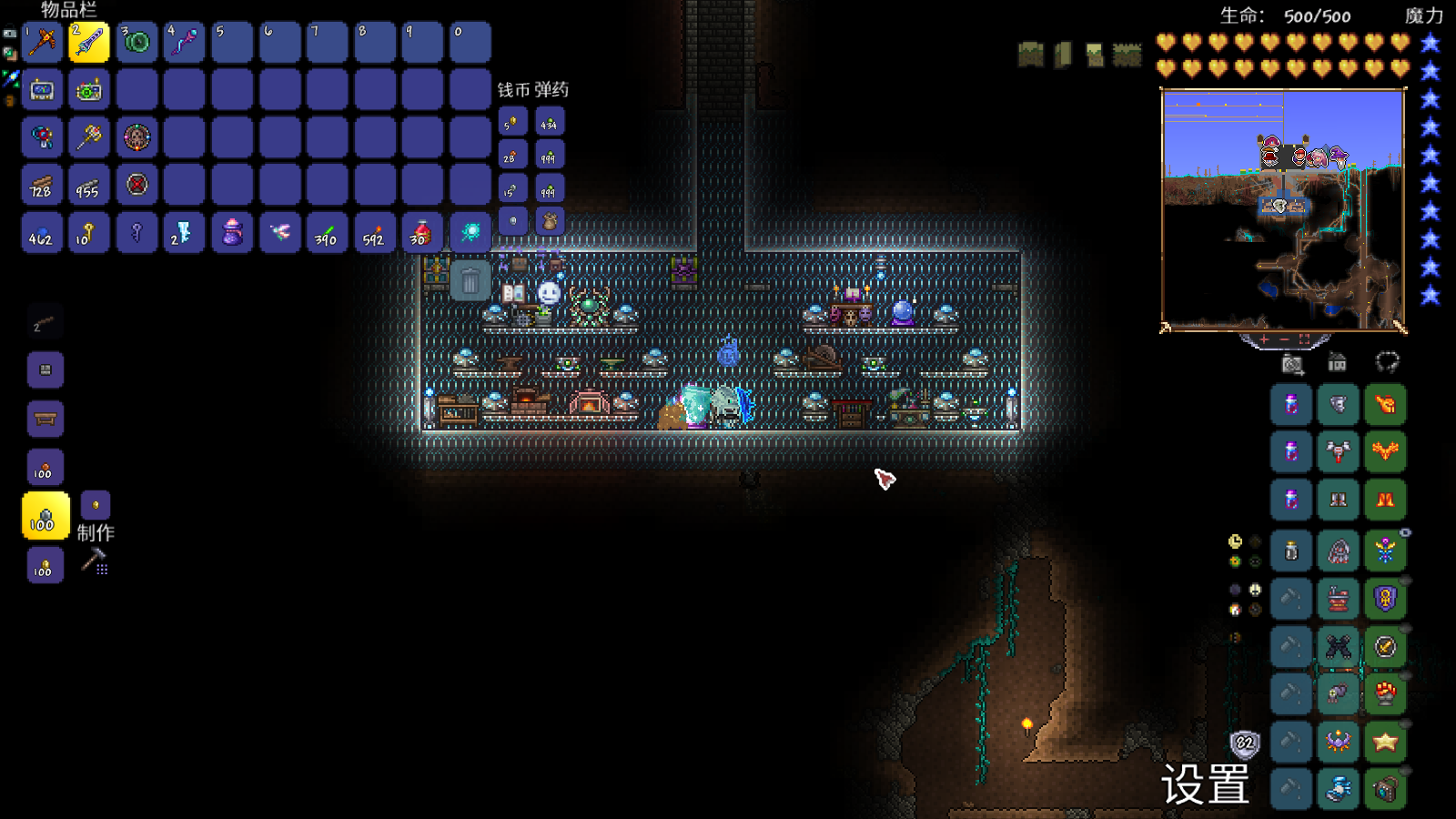Pick the purple magic staff in hotbar slot 4

click(x=184, y=42)
